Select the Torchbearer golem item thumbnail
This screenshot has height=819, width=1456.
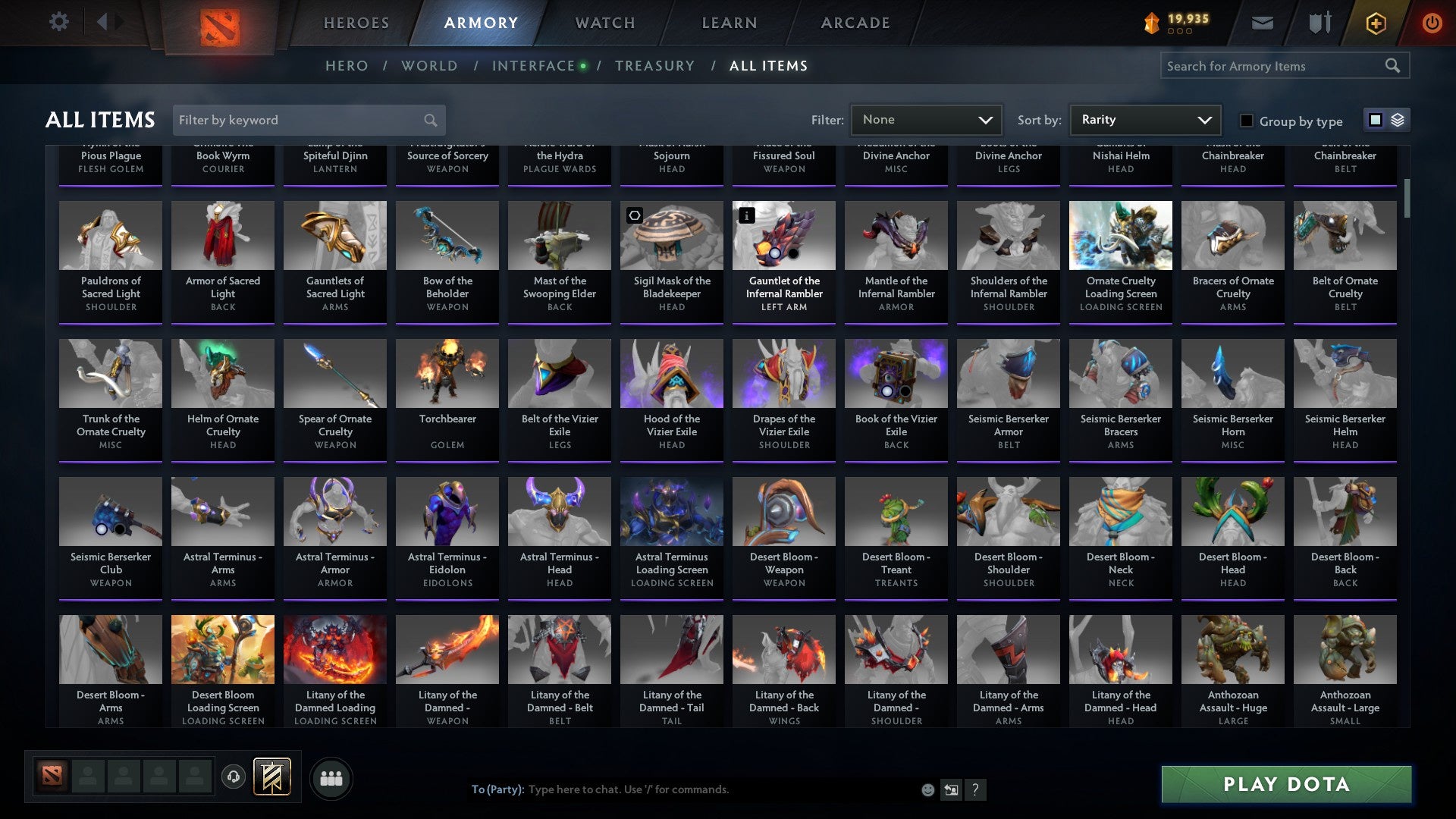pyautogui.click(x=447, y=373)
